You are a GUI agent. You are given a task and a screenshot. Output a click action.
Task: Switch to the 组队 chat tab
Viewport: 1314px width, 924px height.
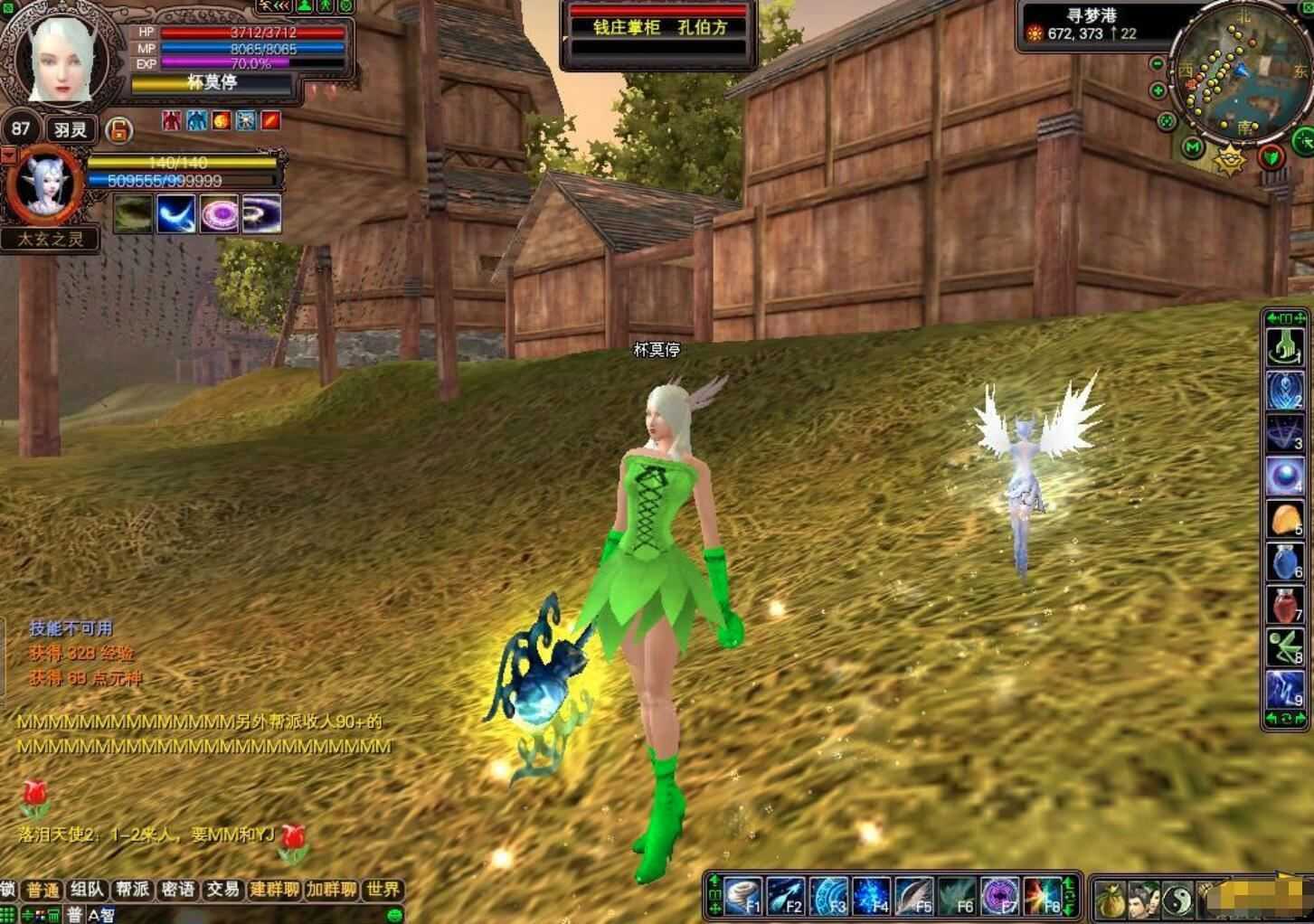(x=88, y=890)
